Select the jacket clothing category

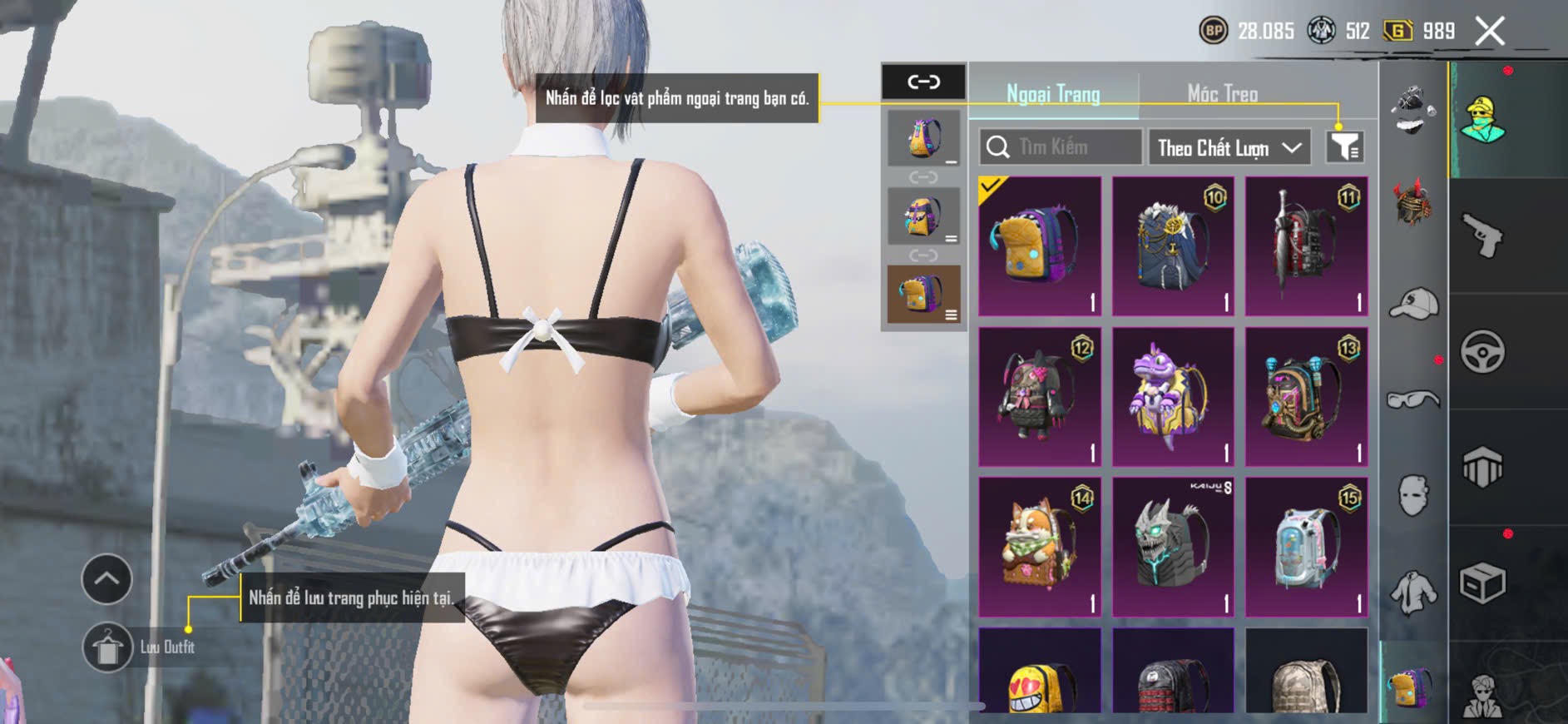[1413, 593]
